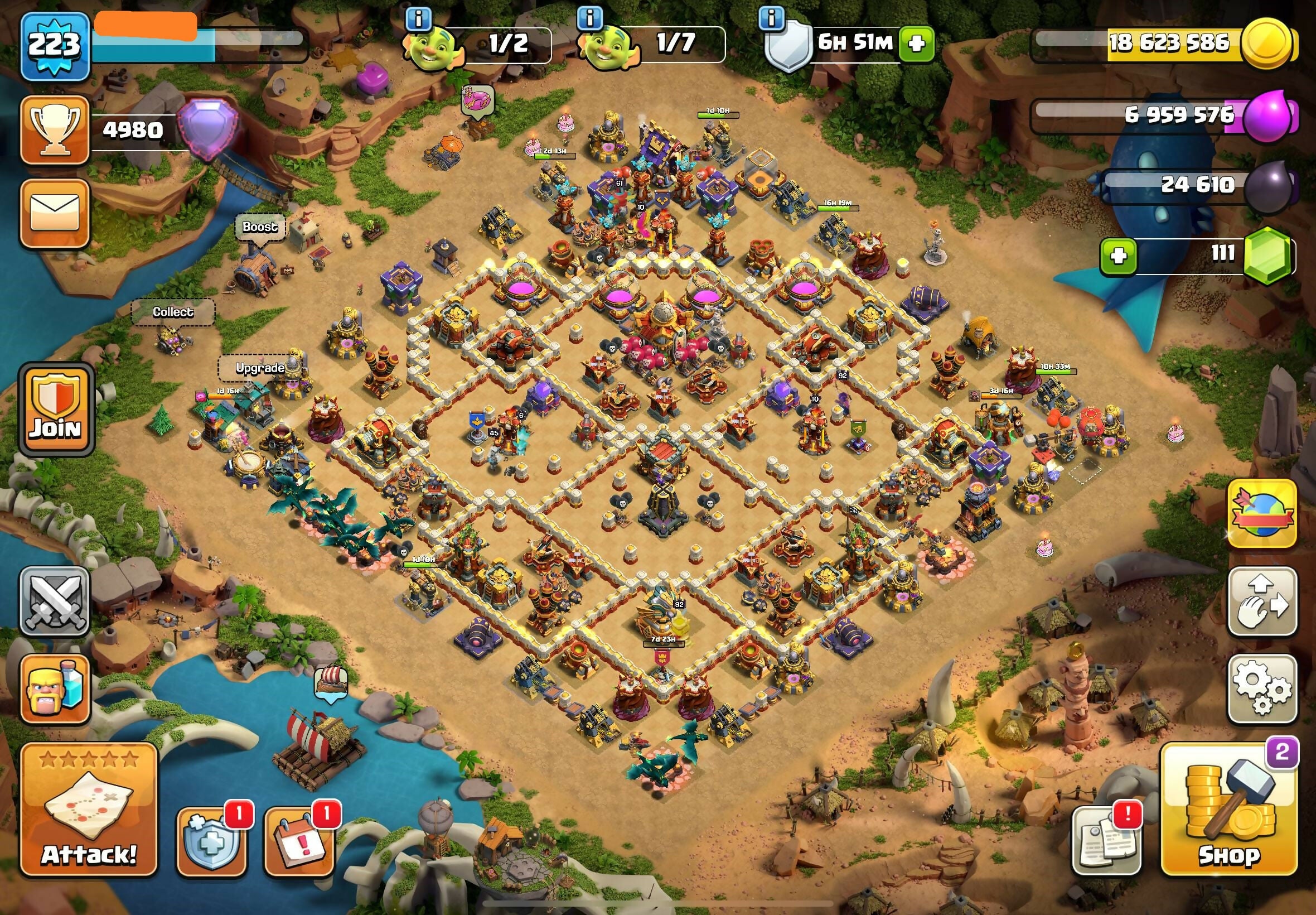Open the shield plus button with badge
This screenshot has width=1316, height=915.
(x=210, y=841)
